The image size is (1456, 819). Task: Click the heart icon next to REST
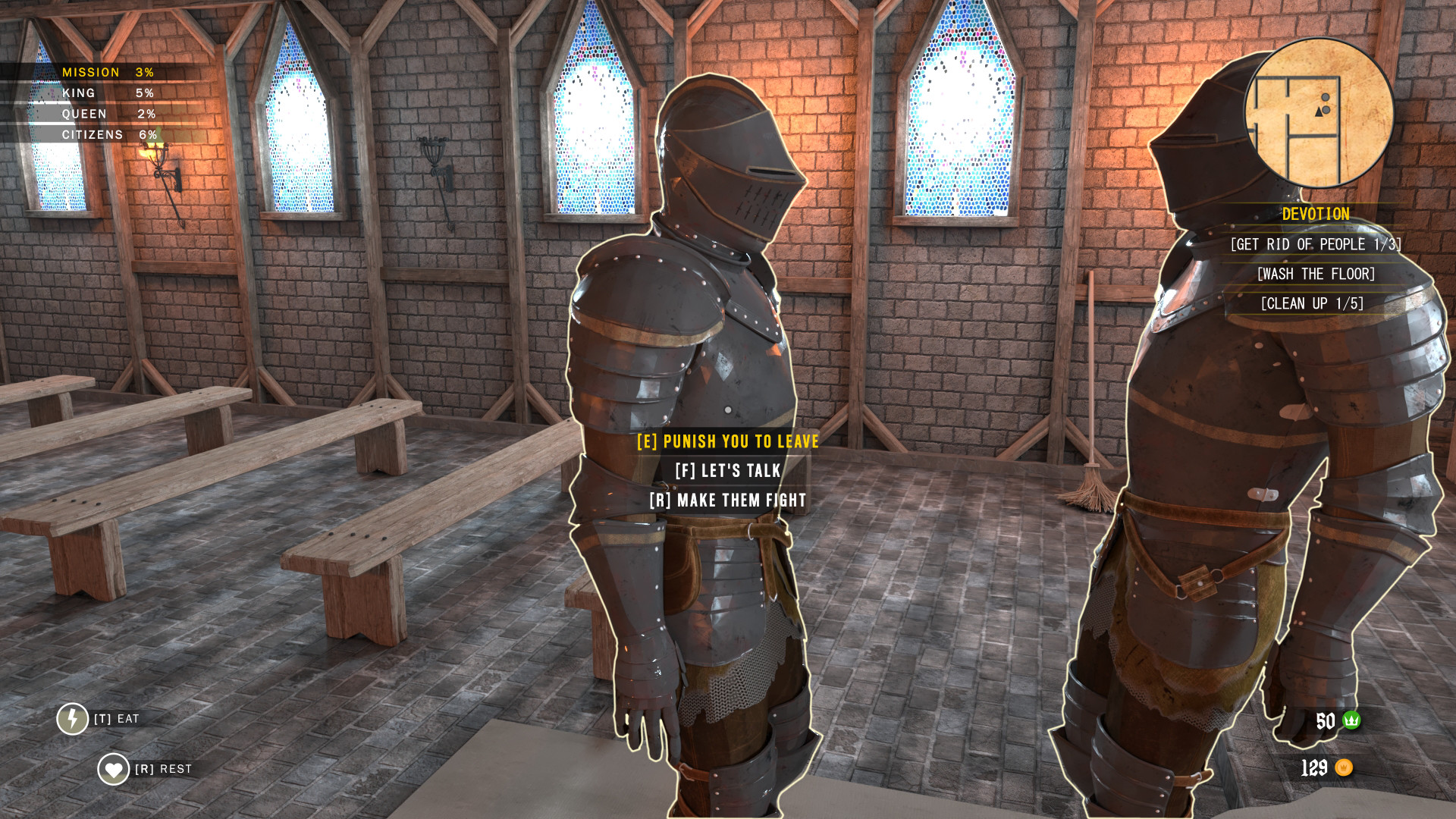click(112, 768)
